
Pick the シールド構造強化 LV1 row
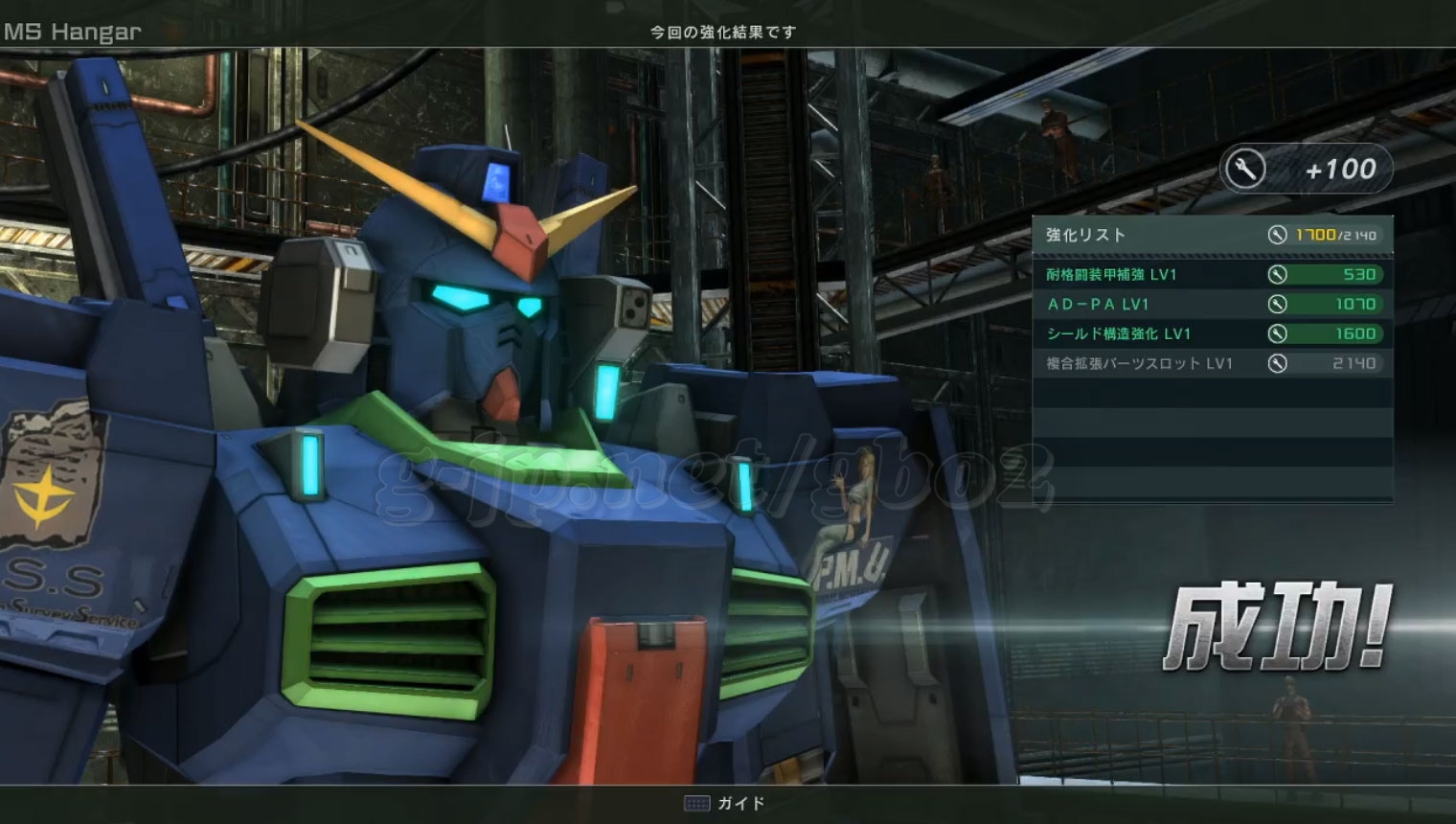click(x=1211, y=334)
